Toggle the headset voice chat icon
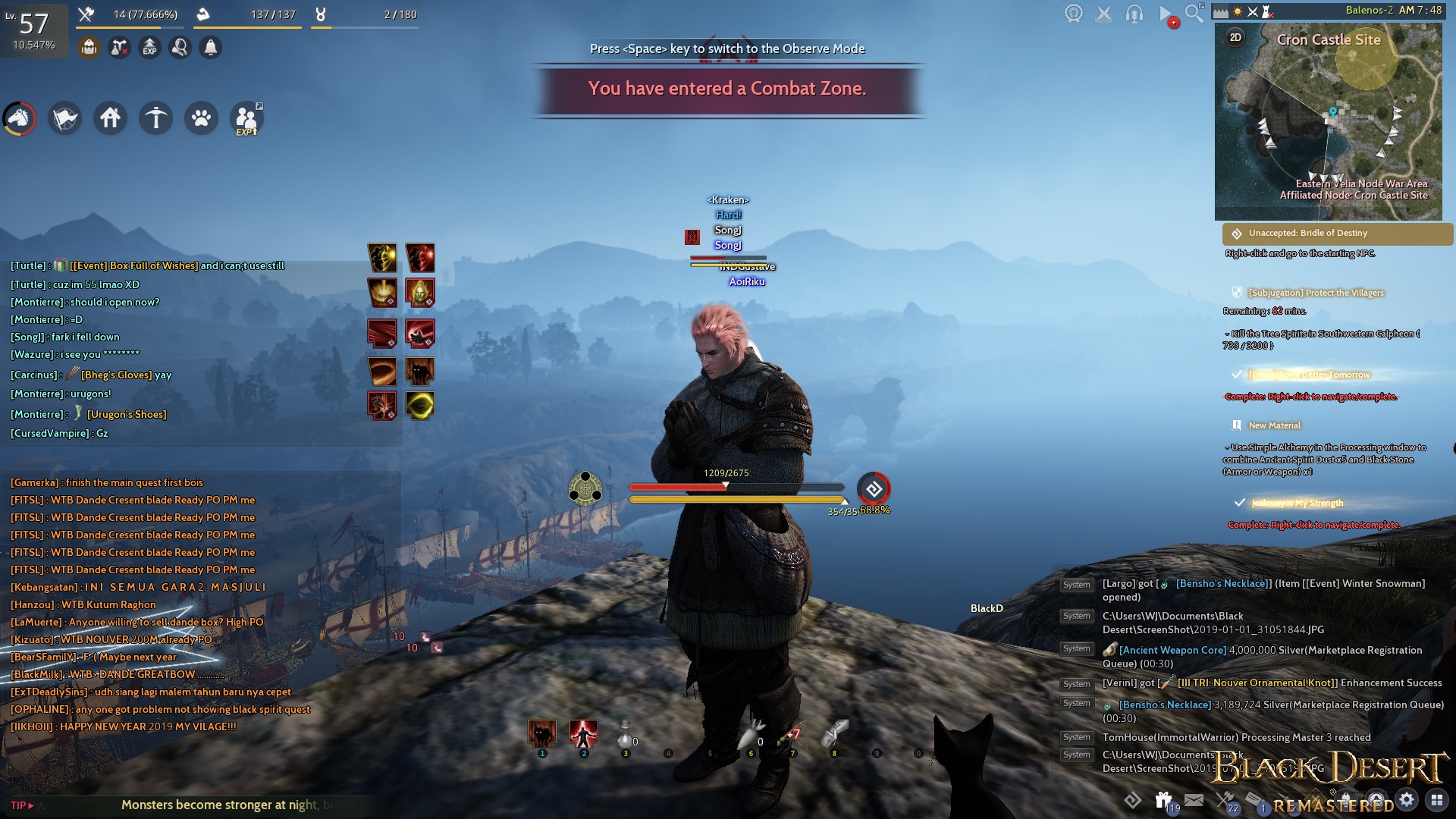 (1134, 12)
